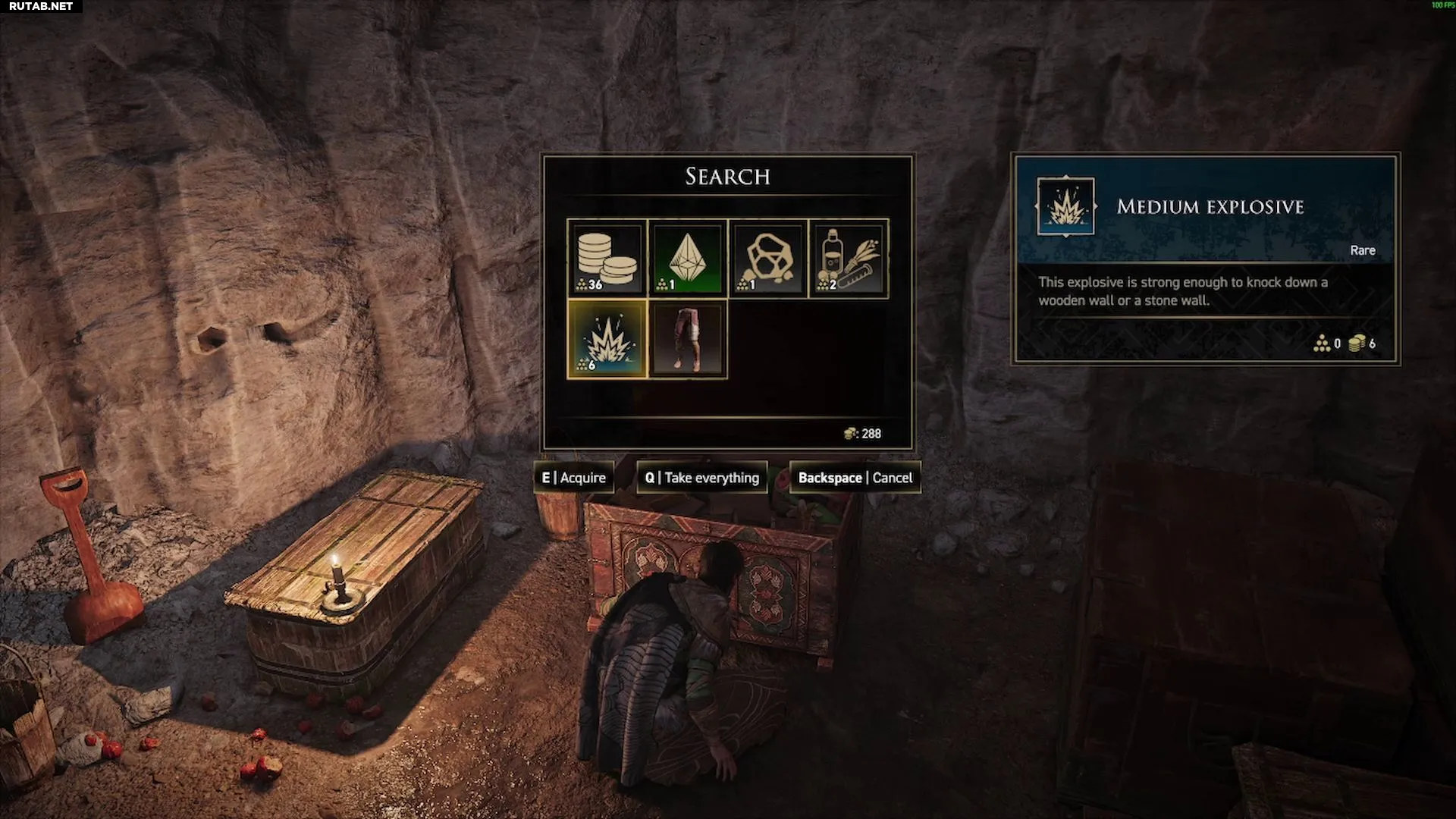The height and width of the screenshot is (819, 1456).
Task: Cancel the search window
Action: 855,478
